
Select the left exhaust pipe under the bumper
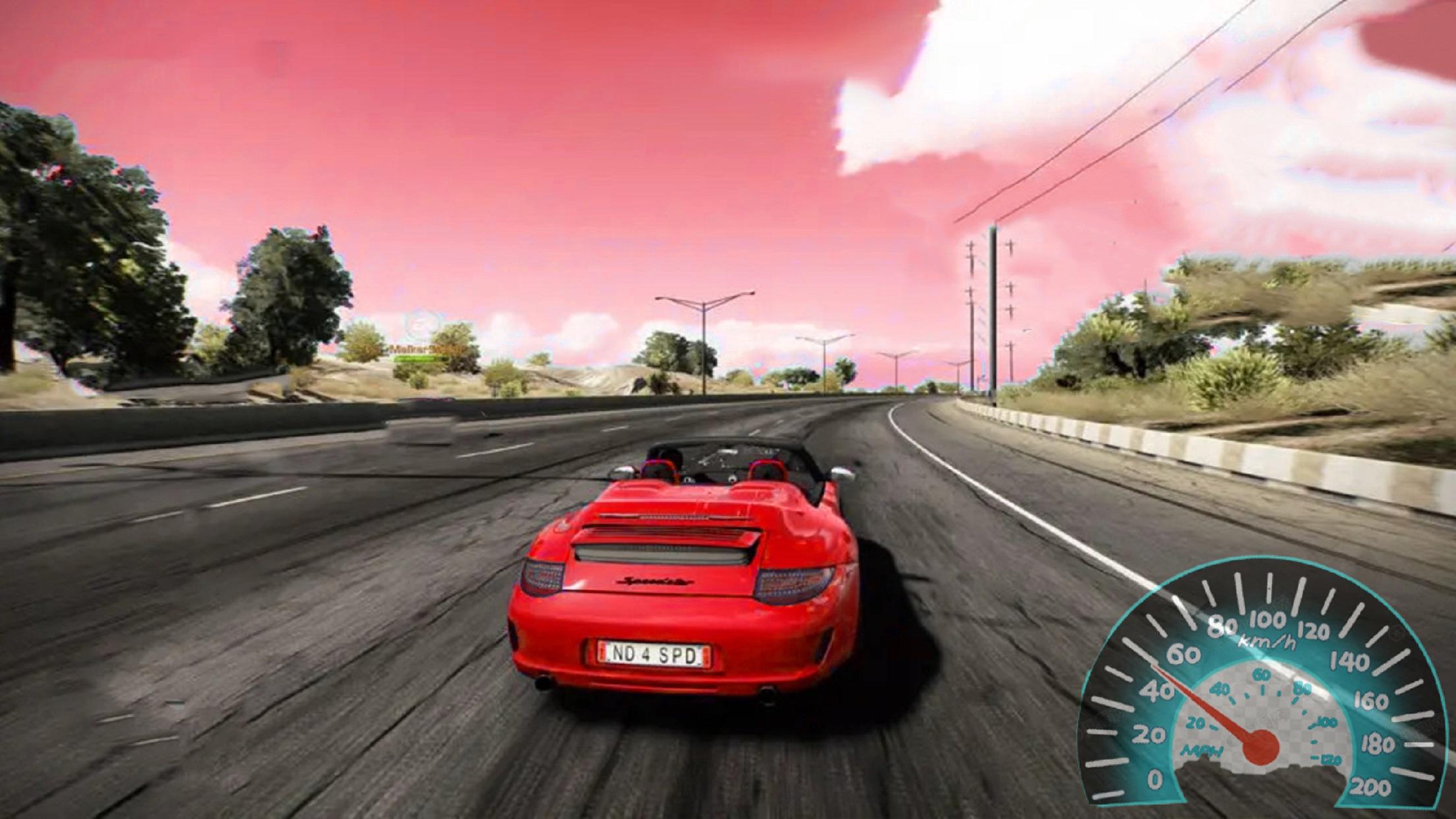[x=545, y=682]
